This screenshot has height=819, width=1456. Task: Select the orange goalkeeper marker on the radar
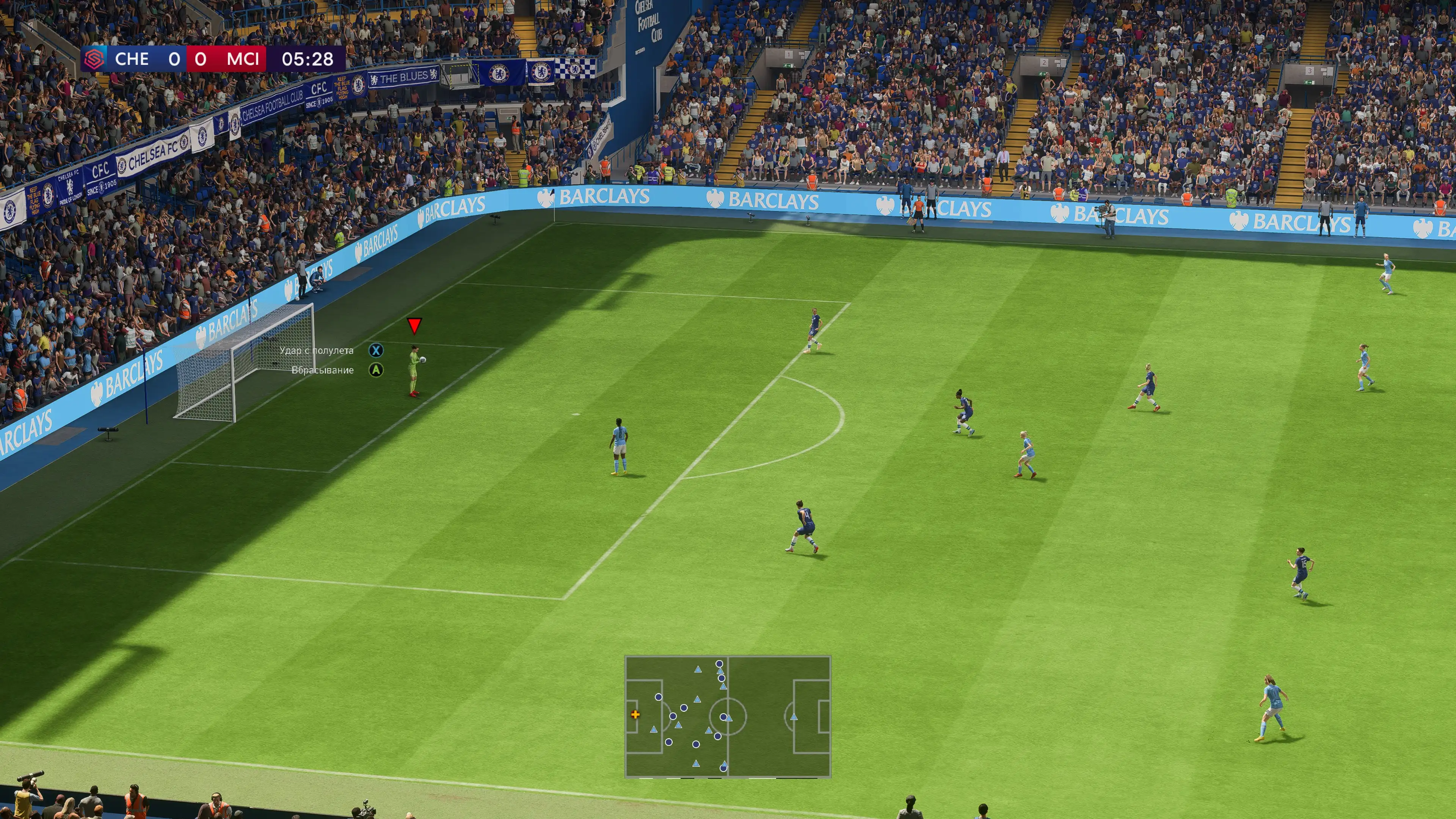tap(635, 714)
